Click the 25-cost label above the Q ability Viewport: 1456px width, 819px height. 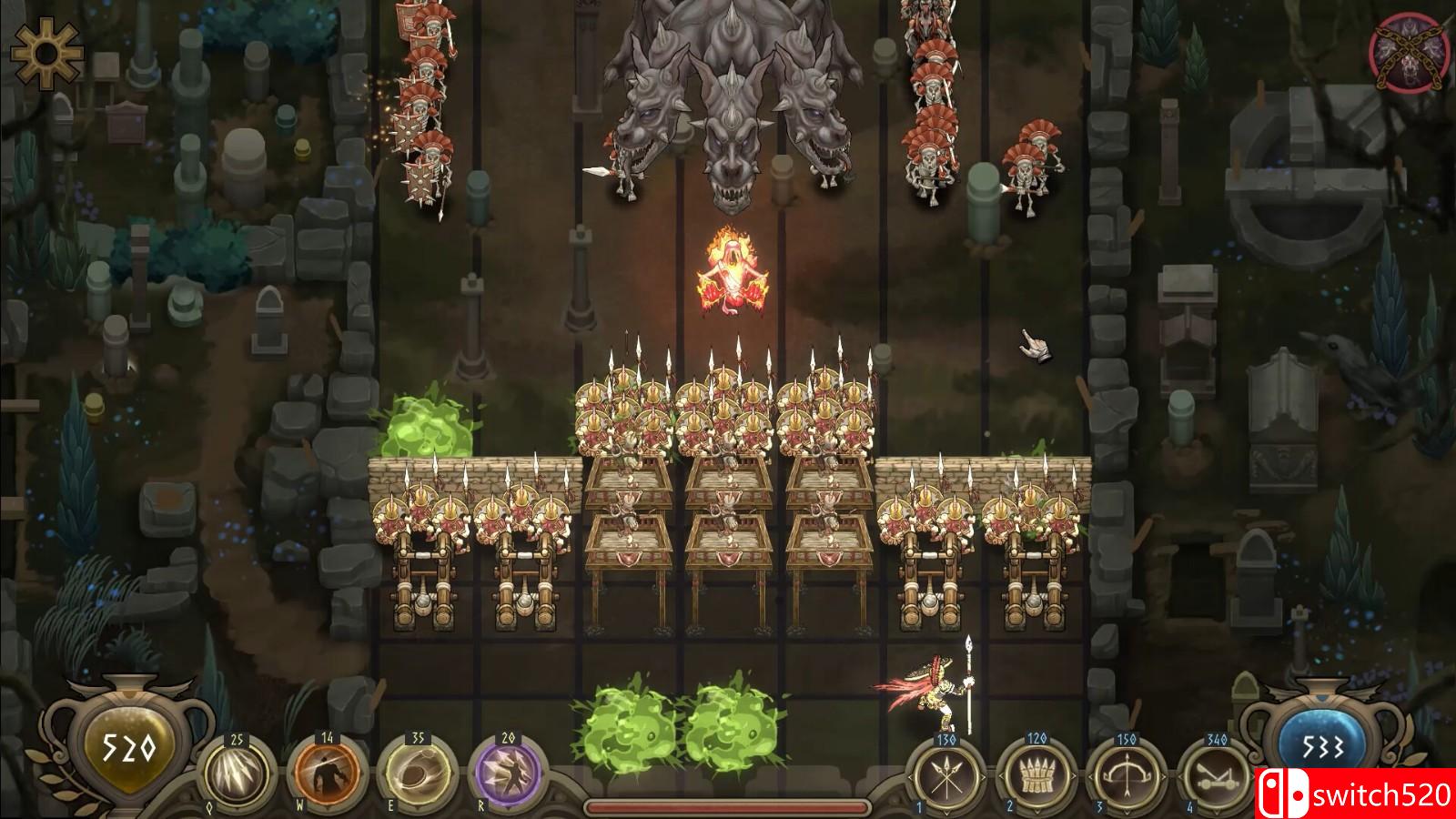coord(237,739)
